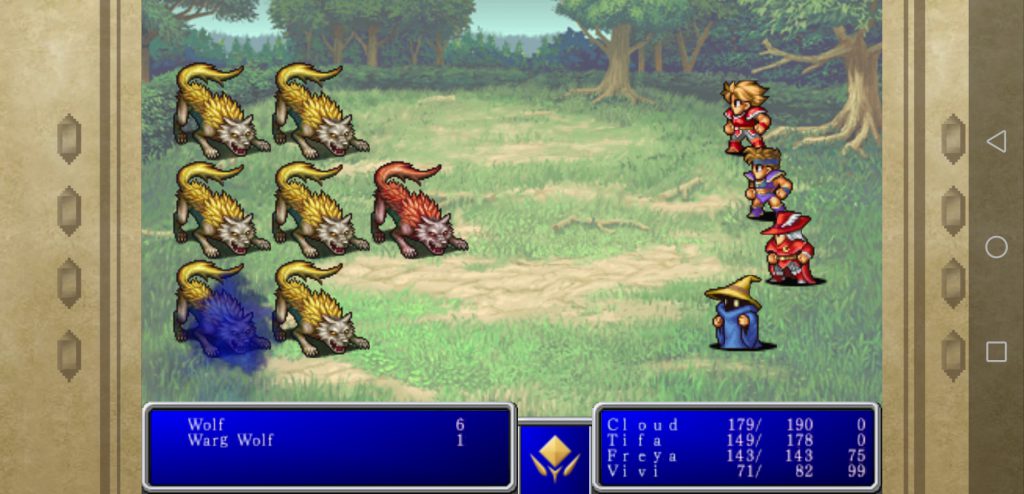Go to the Android home circle button
This screenshot has height=494, width=1024.
tap(996, 247)
